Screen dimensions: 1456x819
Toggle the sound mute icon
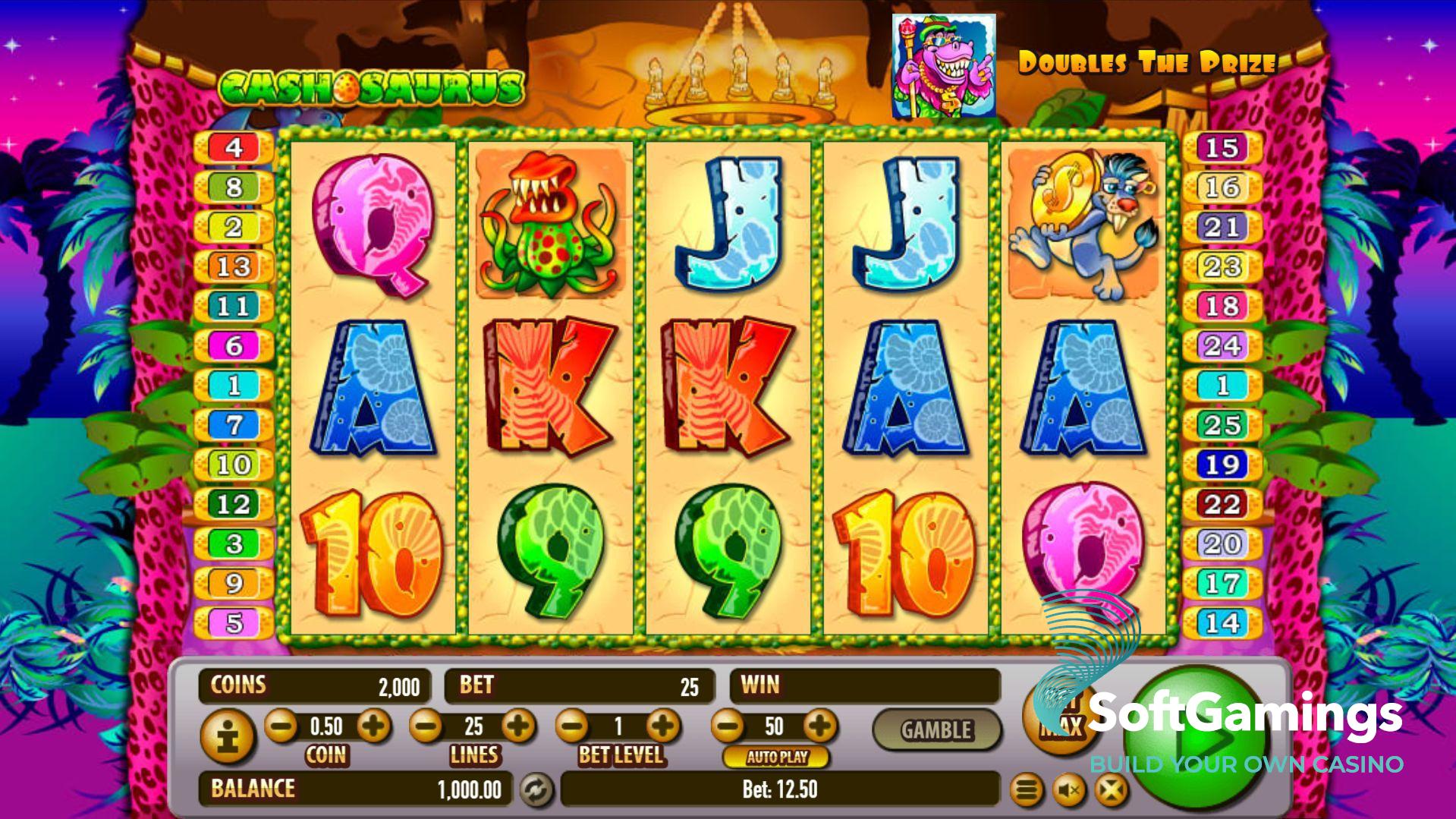coord(1069,792)
